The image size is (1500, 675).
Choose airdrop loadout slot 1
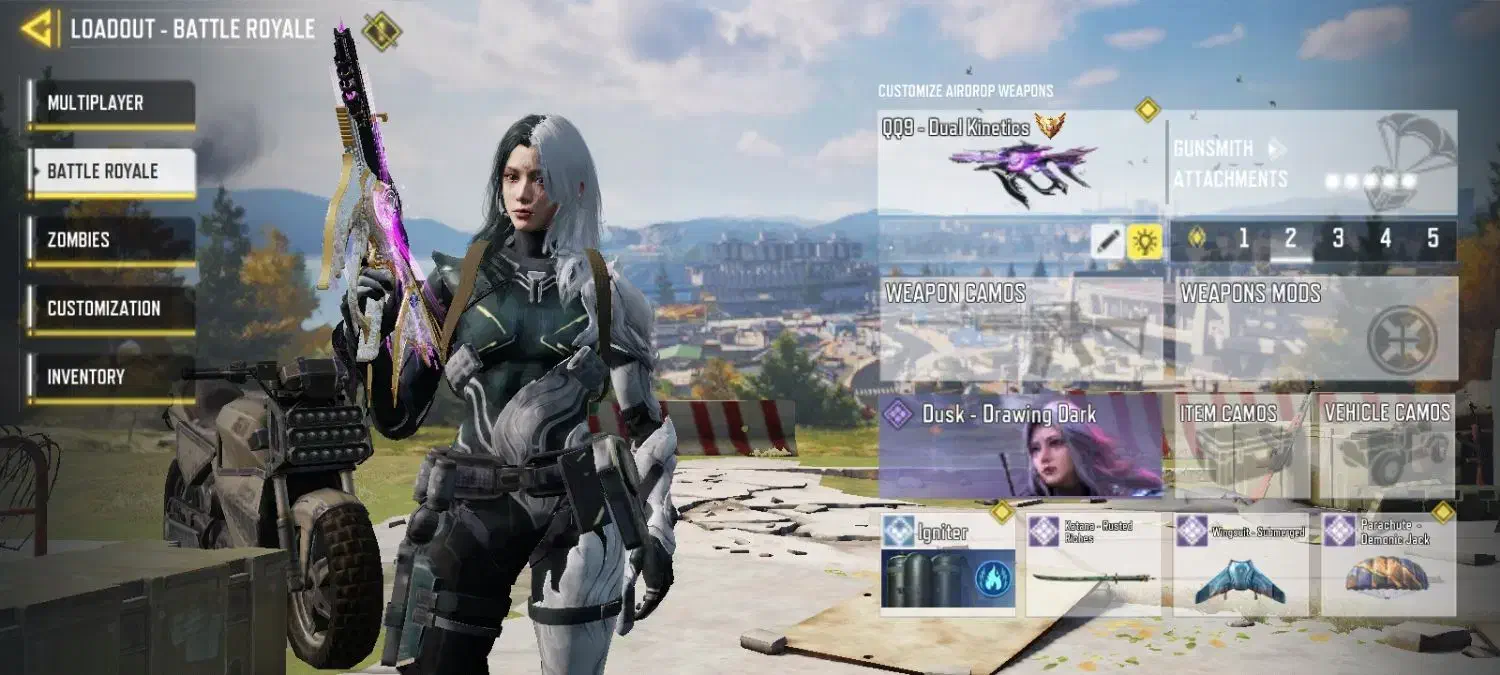click(1243, 239)
